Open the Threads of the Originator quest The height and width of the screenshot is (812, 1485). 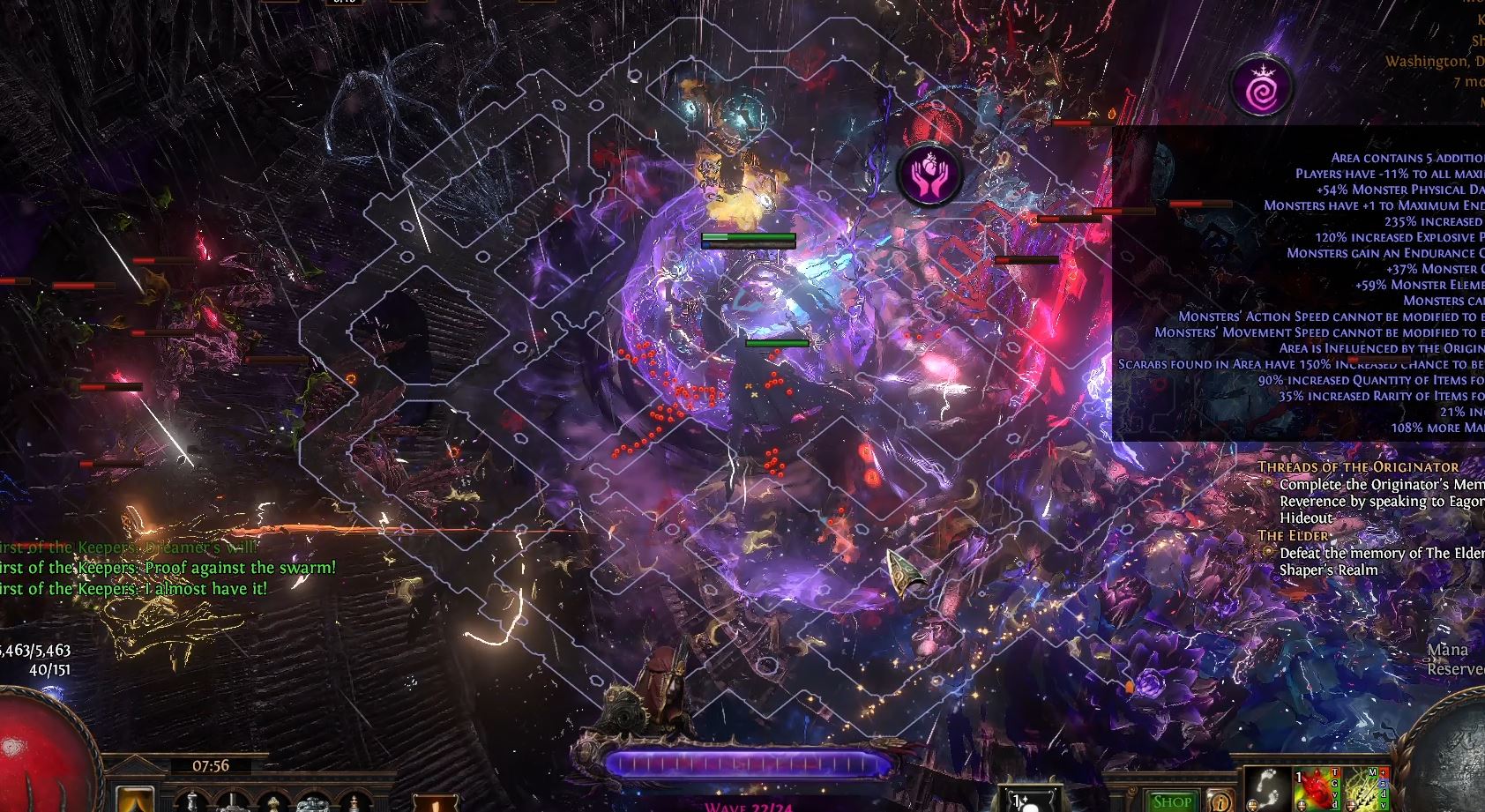[x=1358, y=466]
